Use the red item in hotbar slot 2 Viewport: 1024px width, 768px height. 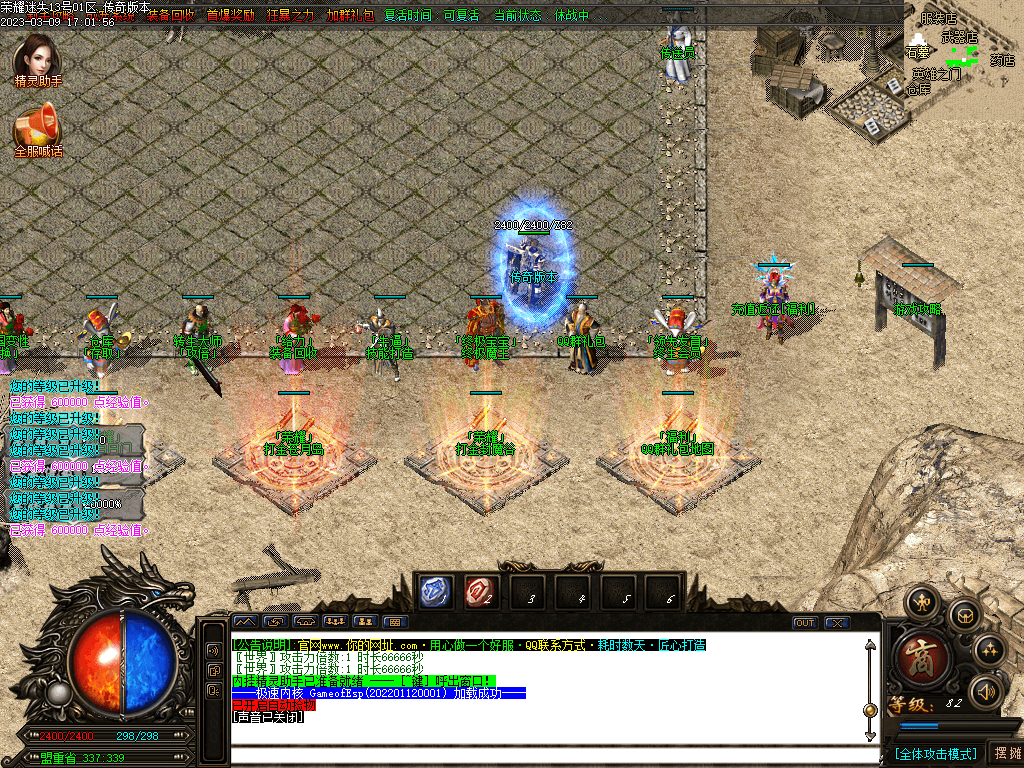pyautogui.click(x=482, y=592)
